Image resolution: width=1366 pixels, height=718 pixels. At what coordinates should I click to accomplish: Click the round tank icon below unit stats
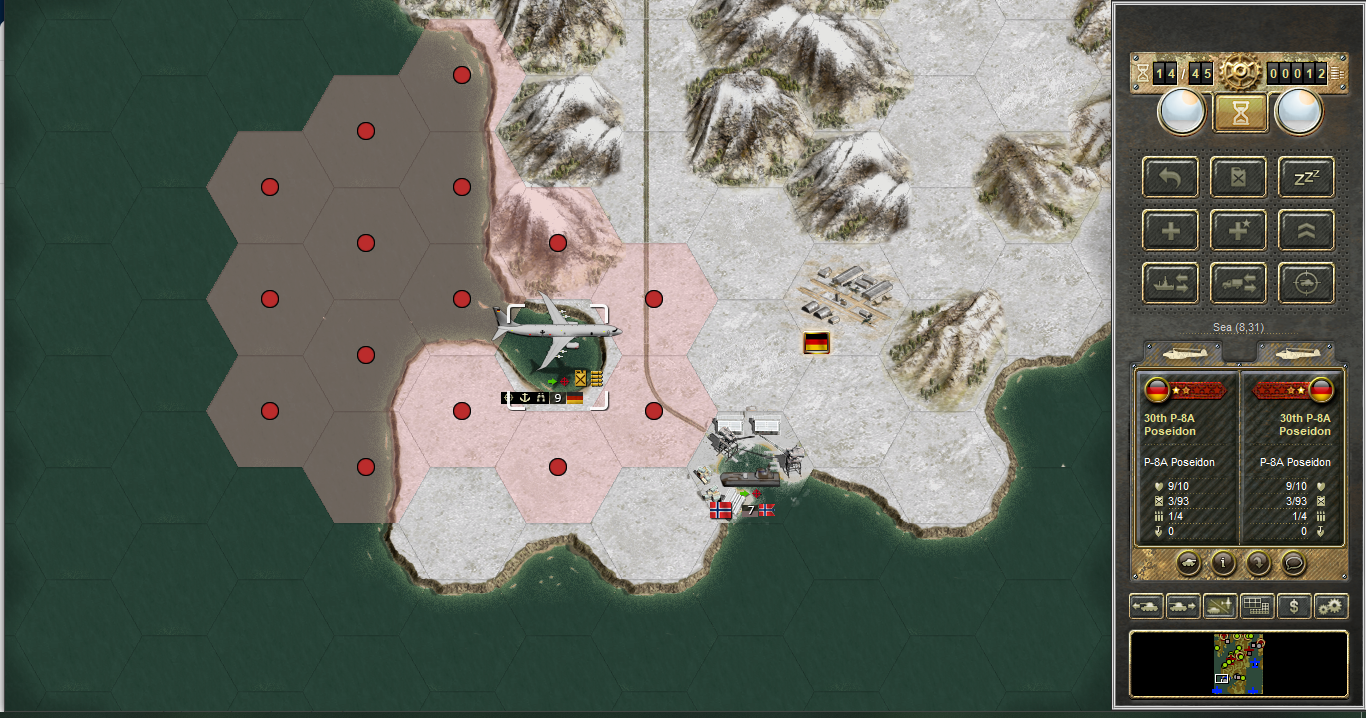point(1188,563)
